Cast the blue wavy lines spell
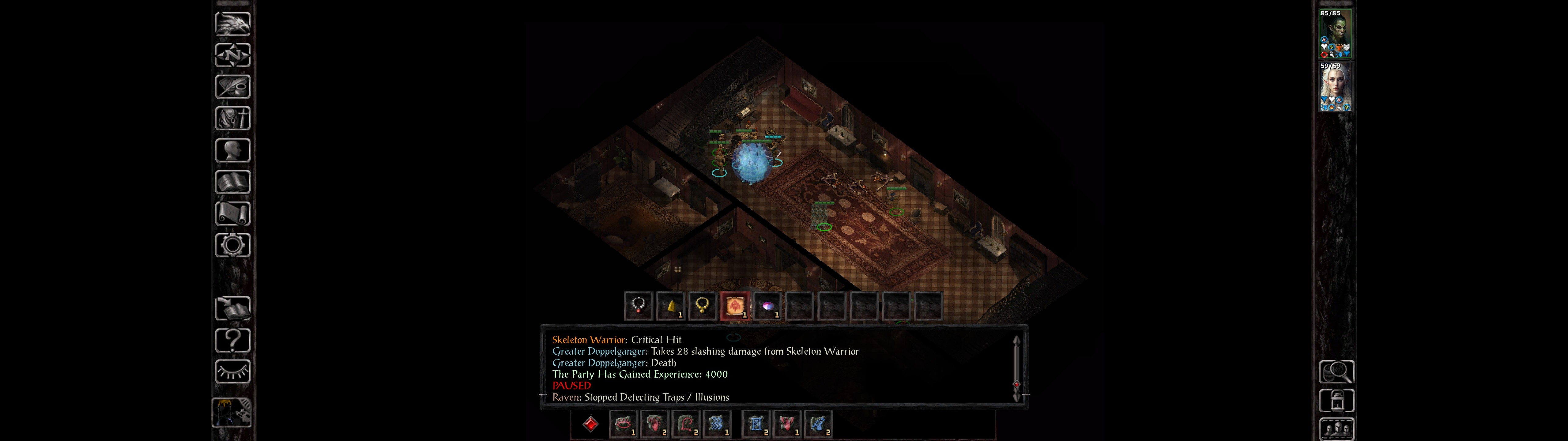 point(716,424)
